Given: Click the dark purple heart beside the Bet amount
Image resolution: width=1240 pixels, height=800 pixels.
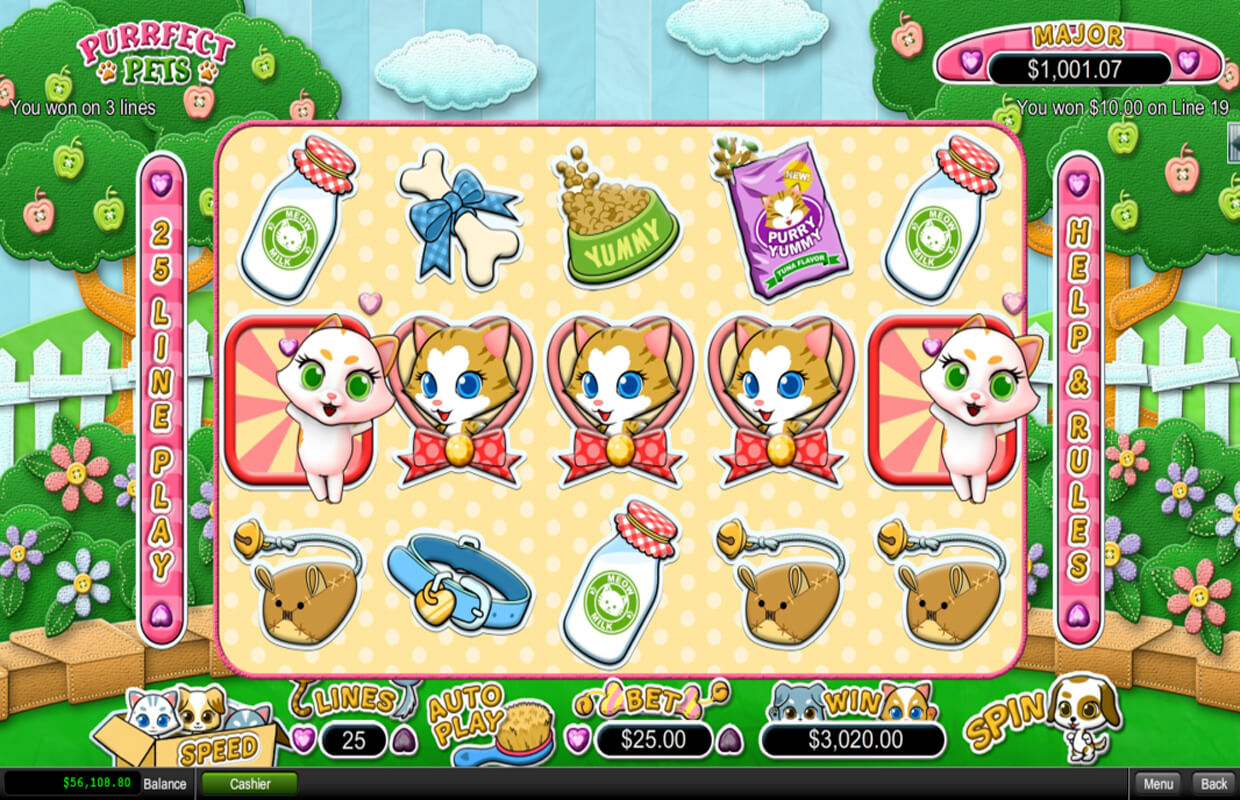Looking at the screenshot, I should [x=730, y=740].
